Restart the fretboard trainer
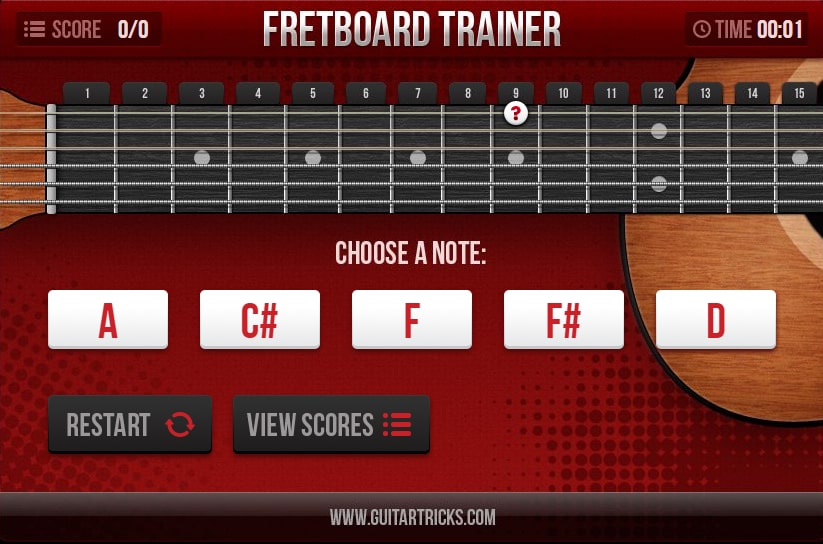The height and width of the screenshot is (544, 823). pos(130,424)
